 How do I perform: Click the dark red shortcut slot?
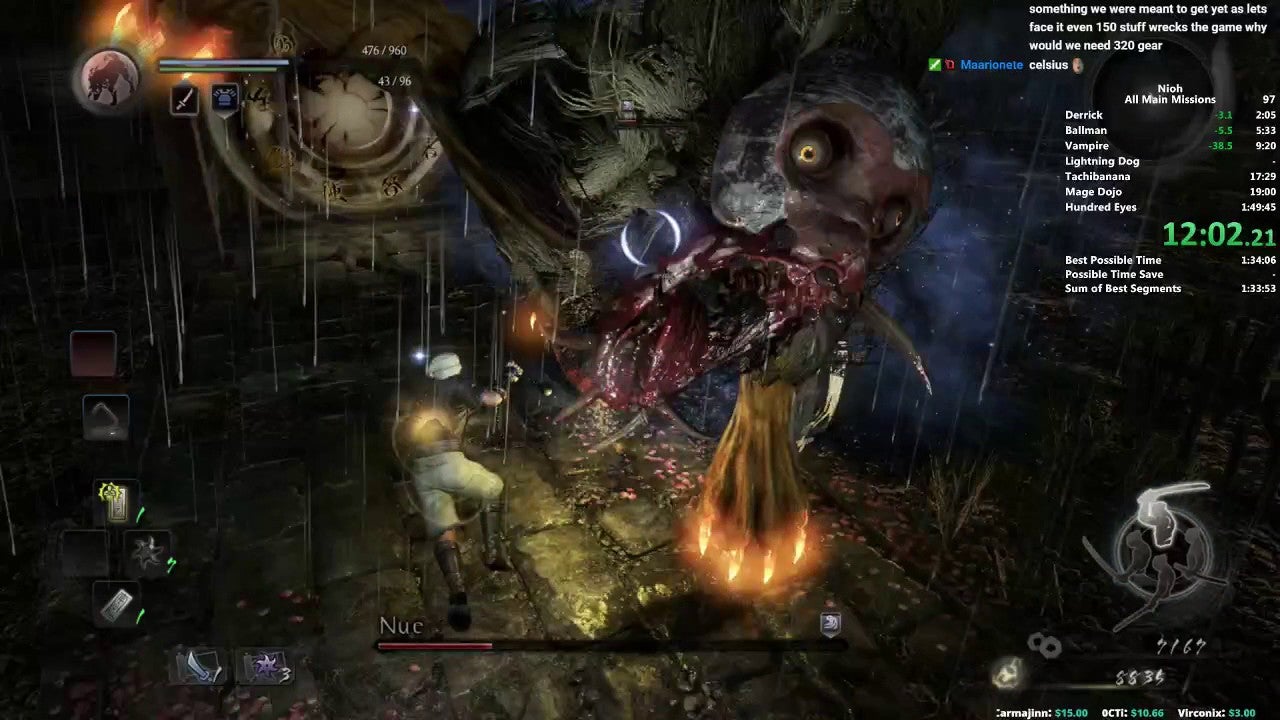click(x=93, y=354)
